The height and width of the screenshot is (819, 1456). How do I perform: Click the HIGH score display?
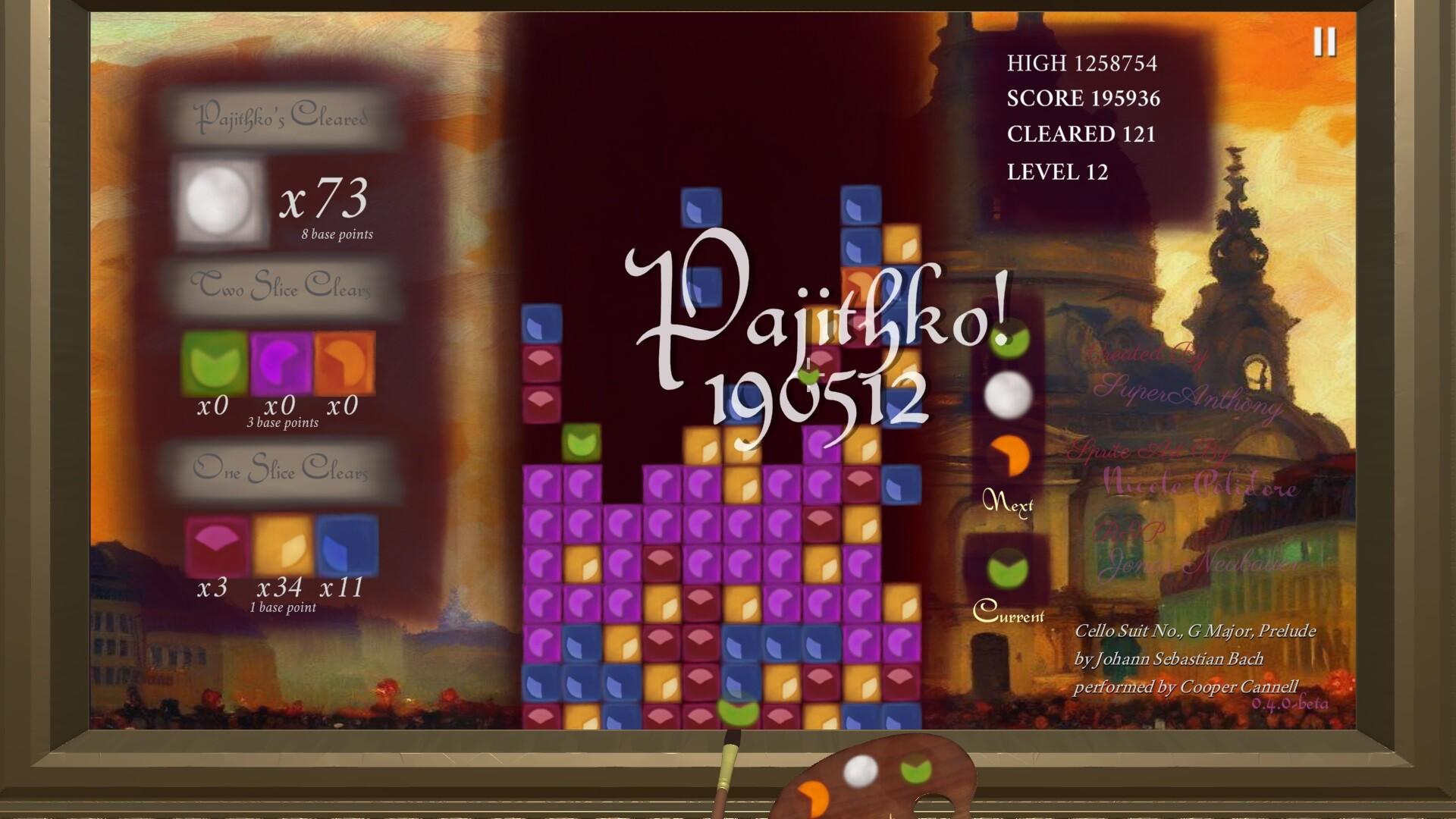[x=1082, y=64]
